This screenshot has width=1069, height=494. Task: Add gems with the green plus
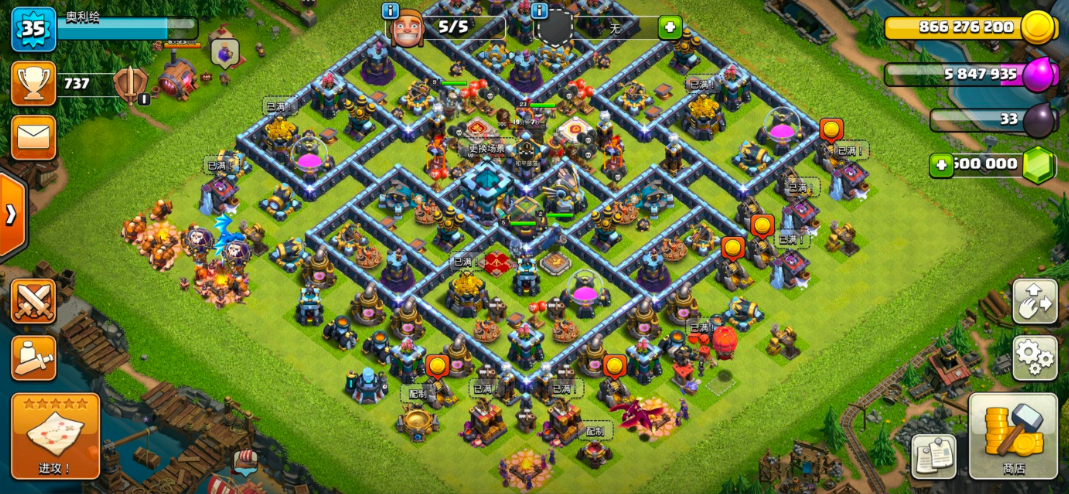(x=941, y=165)
